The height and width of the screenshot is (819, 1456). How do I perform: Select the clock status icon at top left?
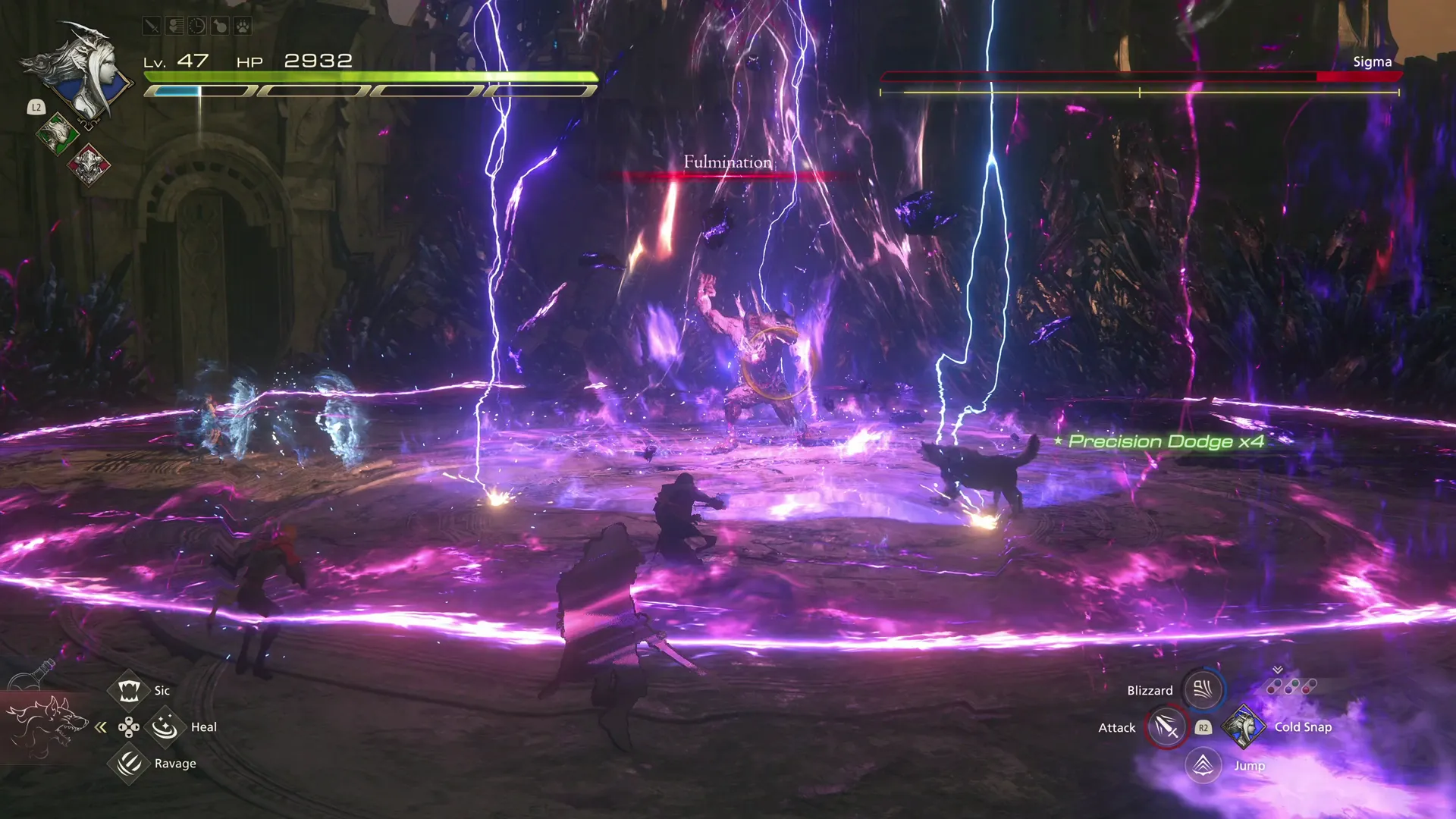pos(196,26)
